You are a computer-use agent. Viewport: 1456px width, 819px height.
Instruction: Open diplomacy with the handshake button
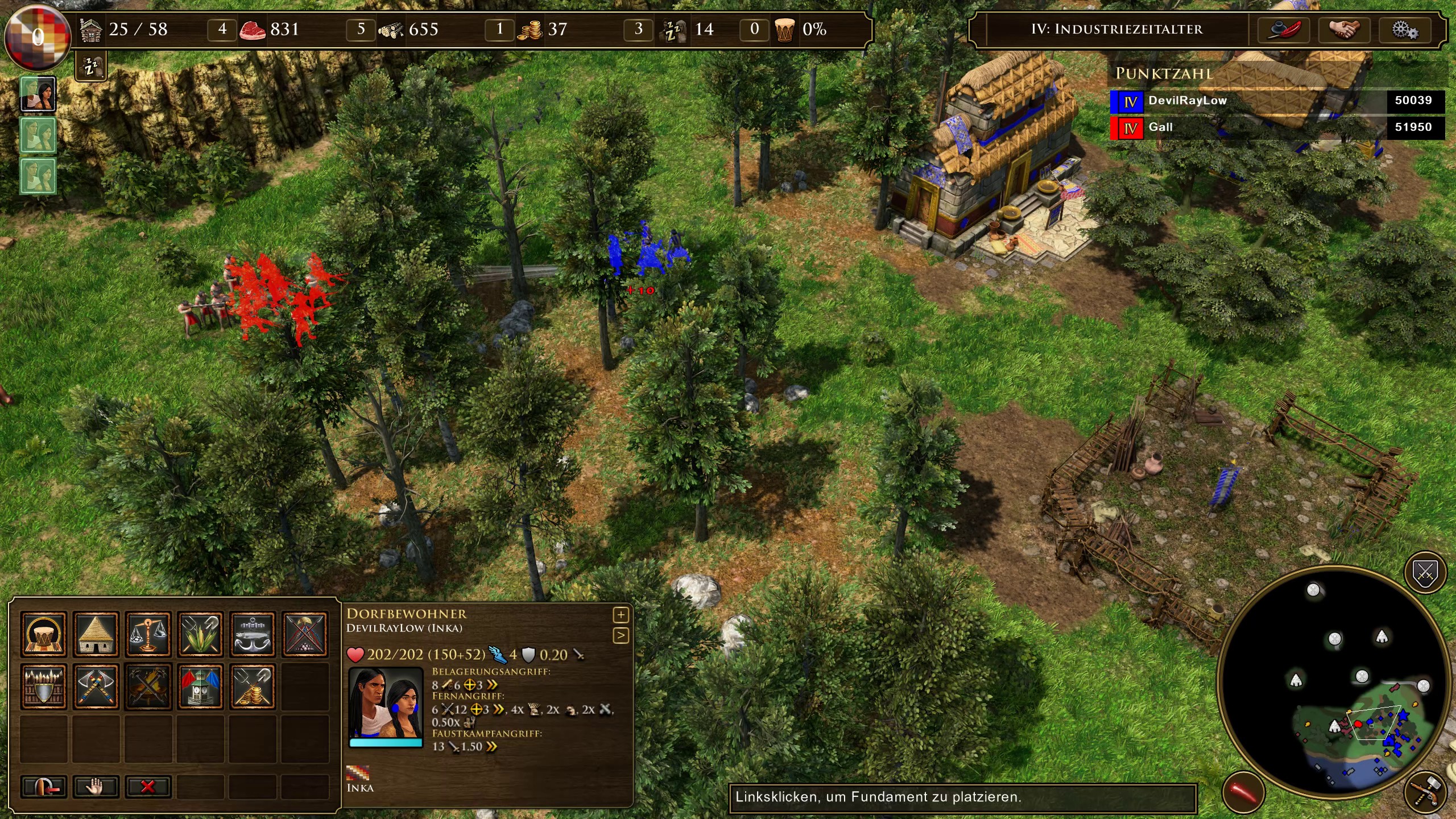tap(1343, 30)
